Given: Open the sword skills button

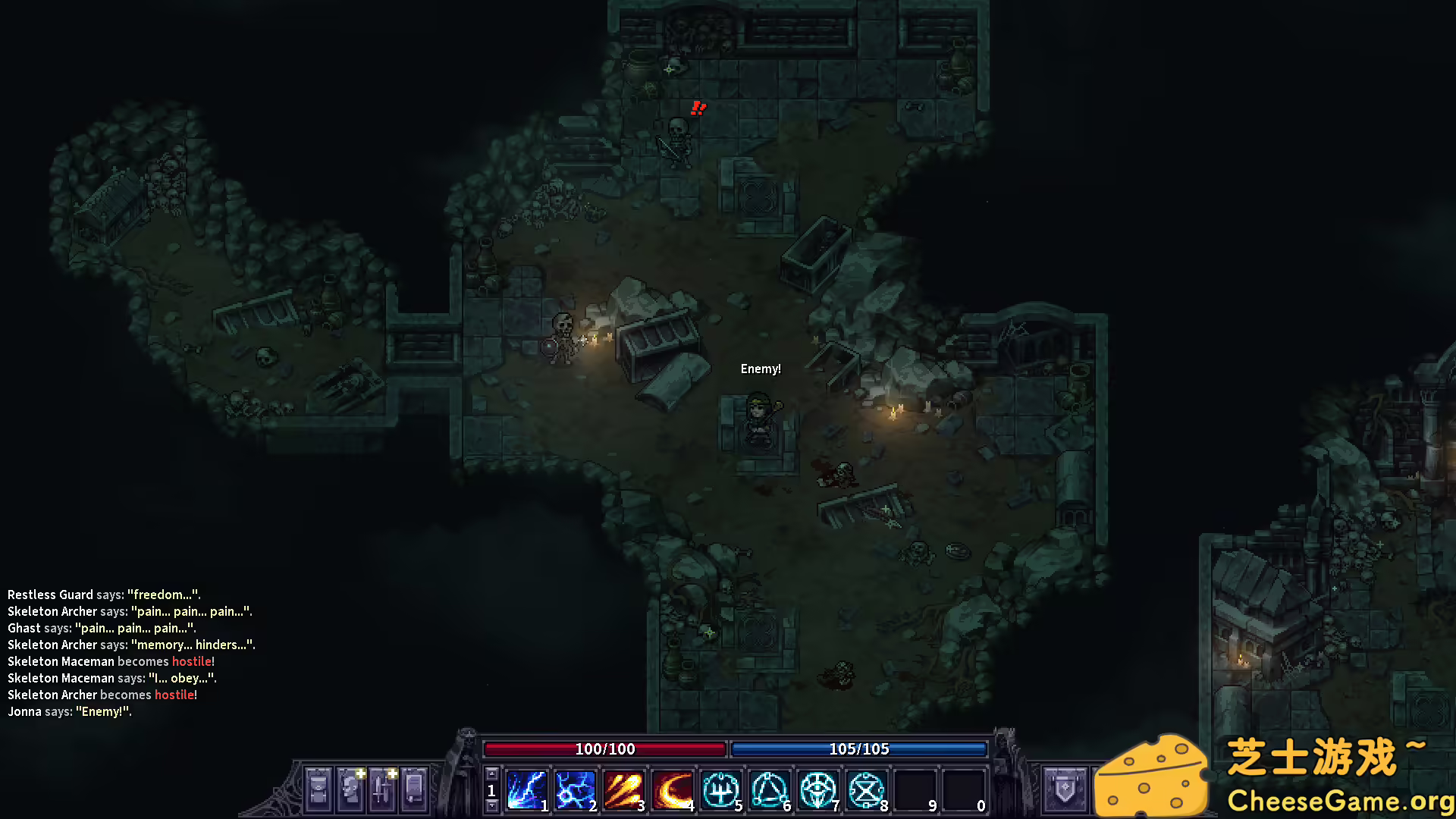Looking at the screenshot, I should [382, 789].
